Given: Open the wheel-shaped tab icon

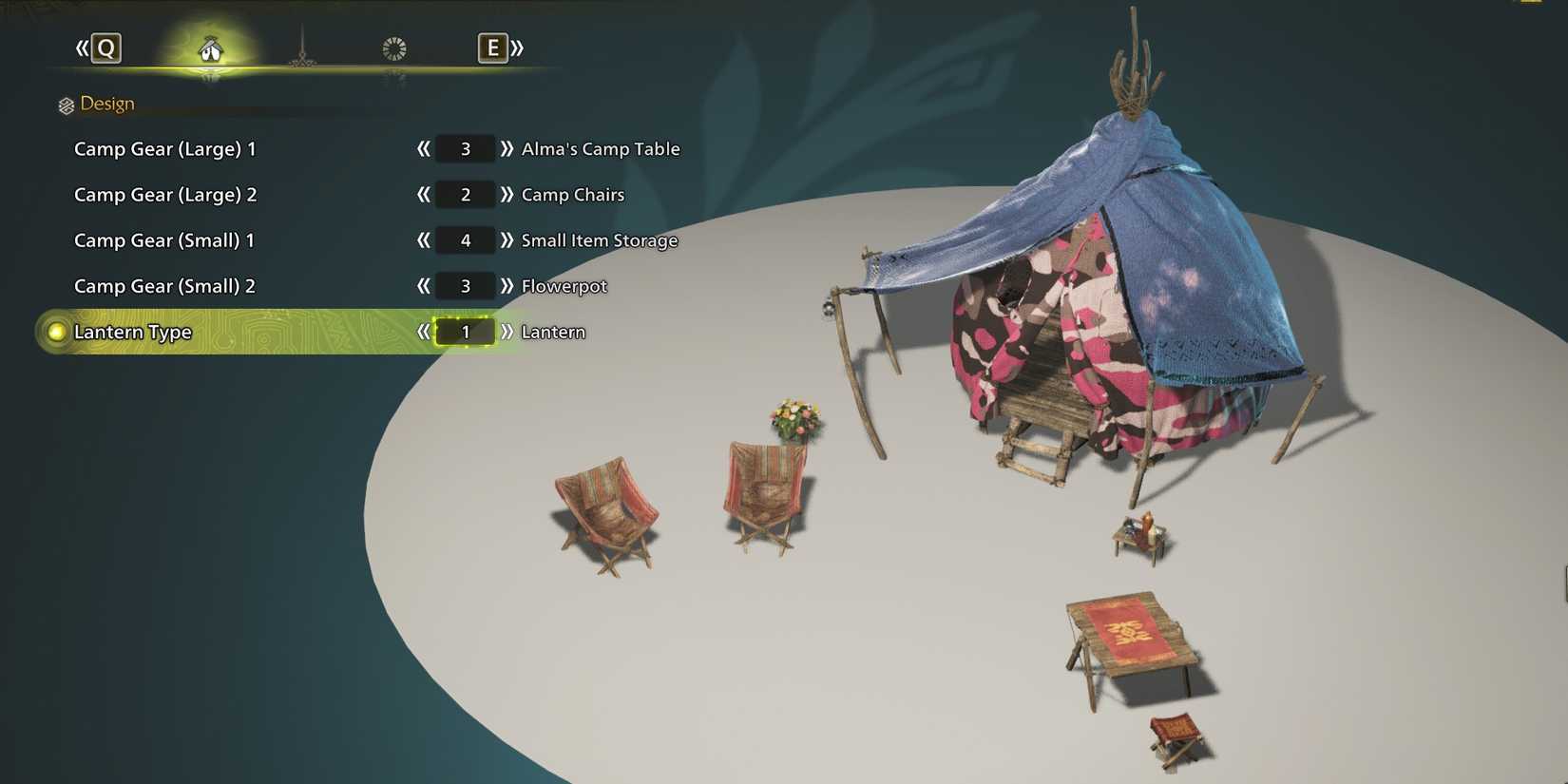Looking at the screenshot, I should (393, 48).
